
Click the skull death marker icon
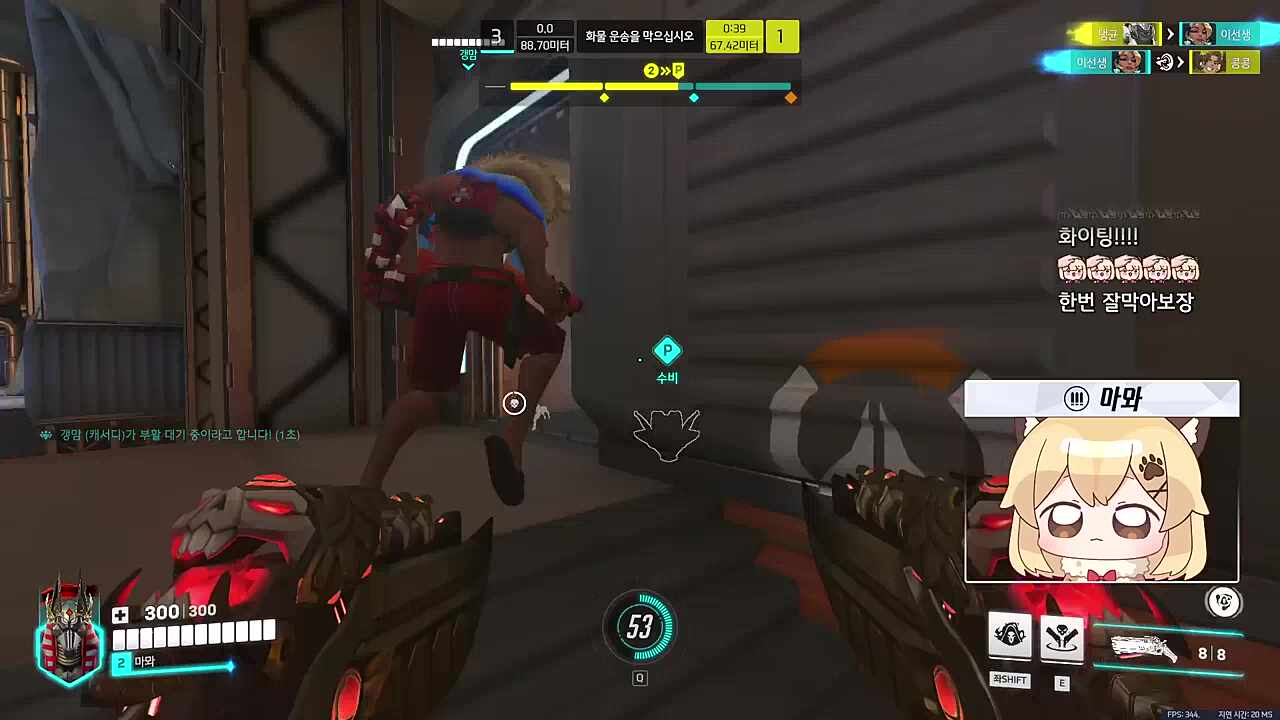[x=514, y=403]
